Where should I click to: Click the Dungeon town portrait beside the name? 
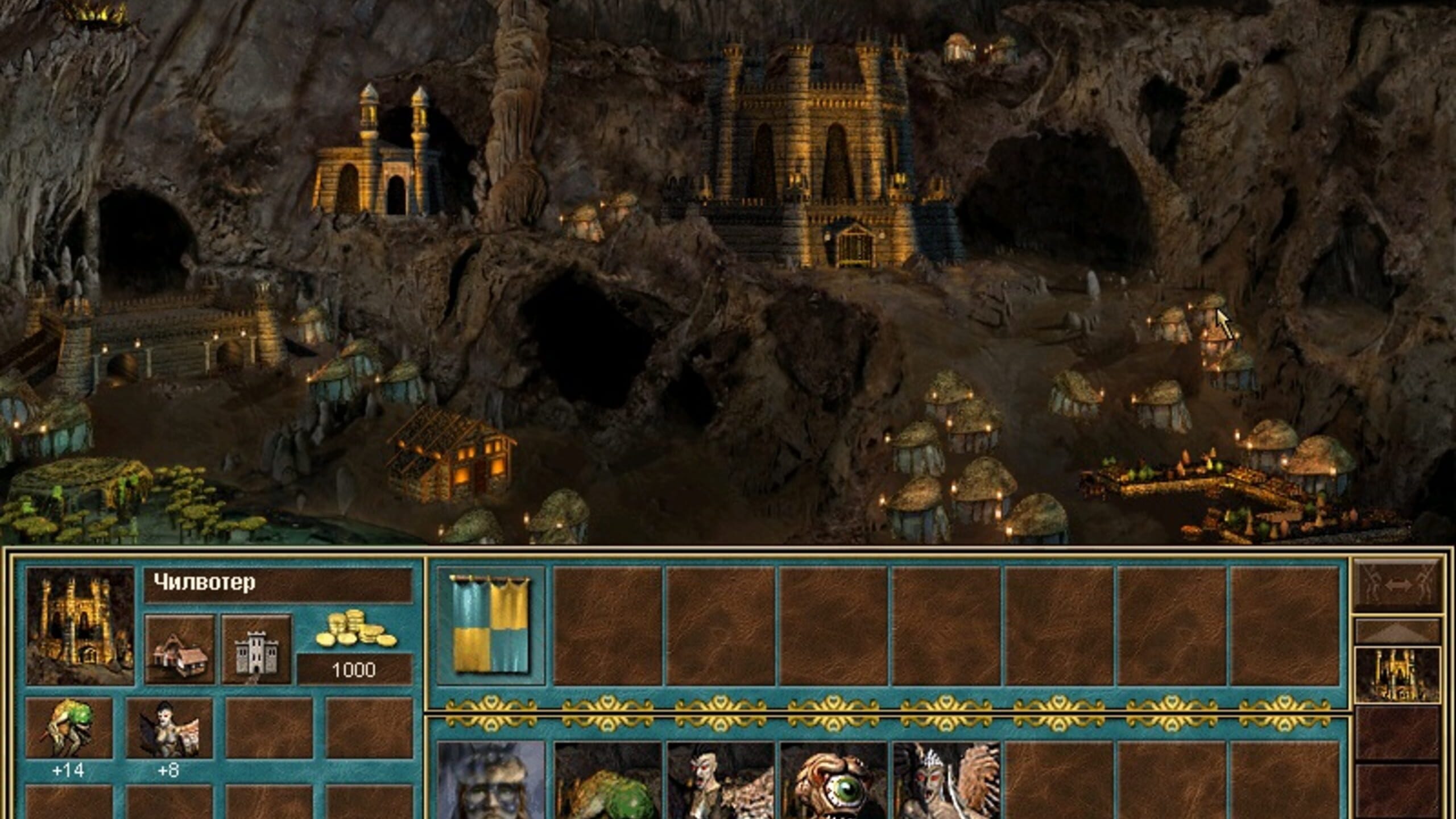click(80, 626)
